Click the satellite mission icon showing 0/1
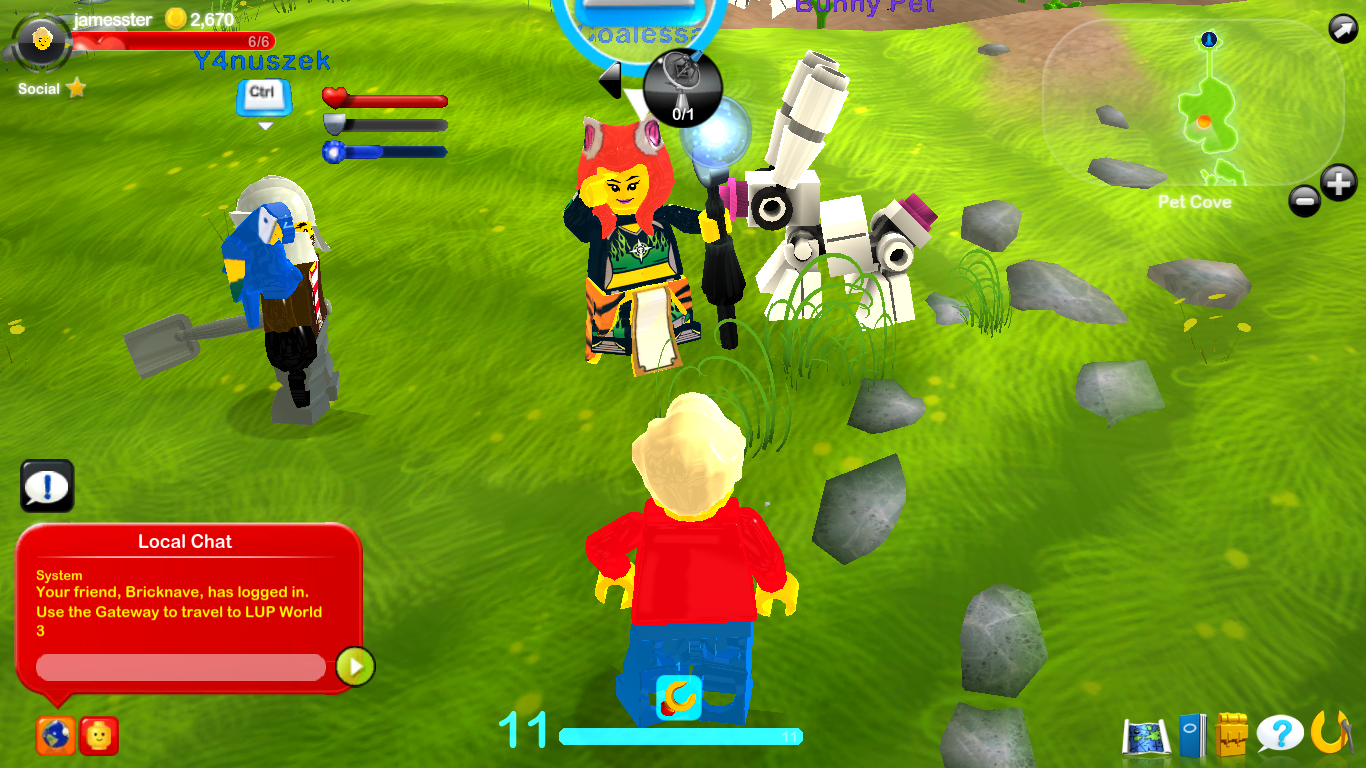The height and width of the screenshot is (768, 1366). (685, 88)
